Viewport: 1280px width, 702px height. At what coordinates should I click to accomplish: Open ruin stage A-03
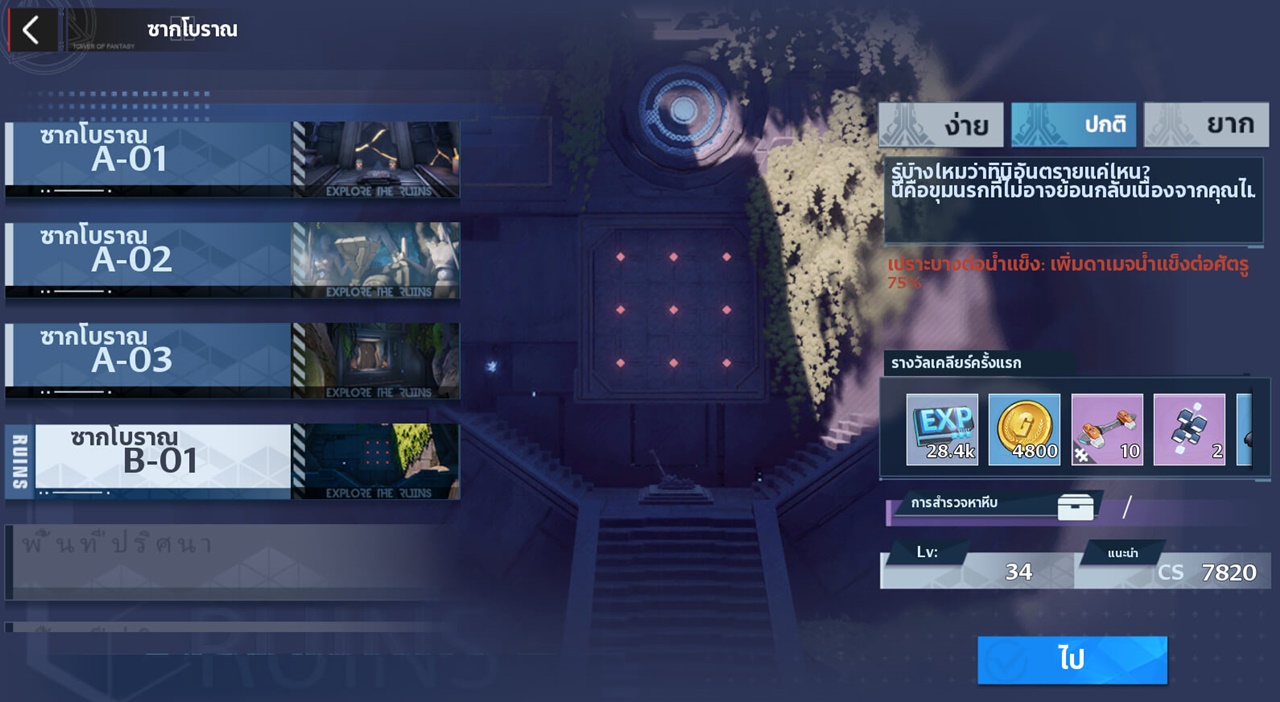(x=232, y=360)
